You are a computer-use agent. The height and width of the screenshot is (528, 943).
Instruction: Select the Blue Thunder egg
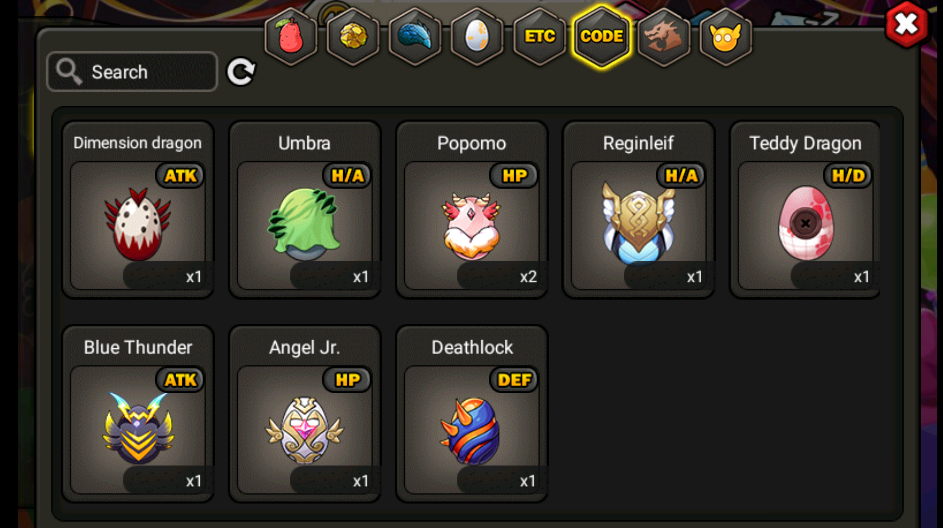[138, 427]
